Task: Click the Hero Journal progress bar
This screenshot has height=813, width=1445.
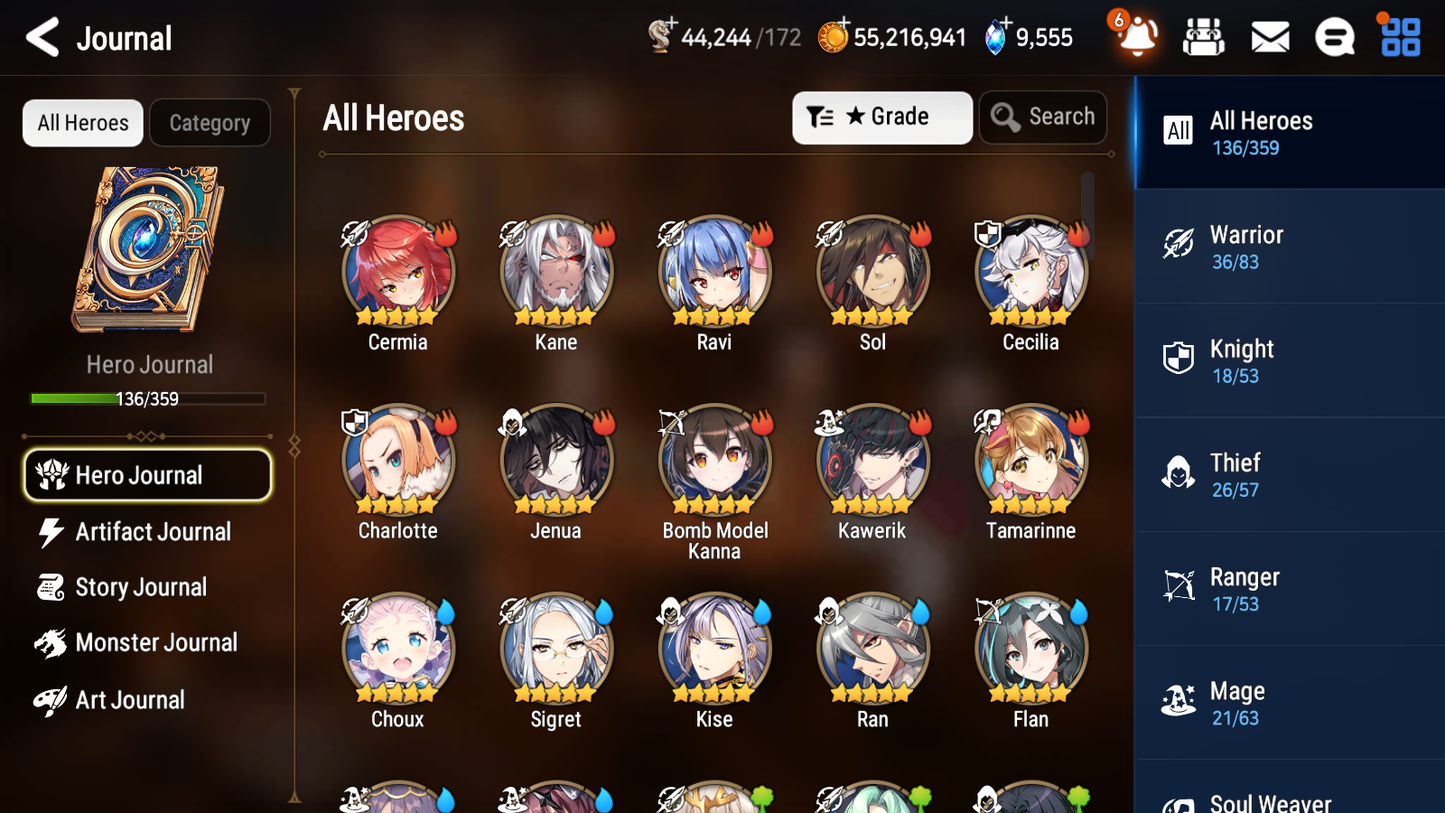Action: (148, 398)
